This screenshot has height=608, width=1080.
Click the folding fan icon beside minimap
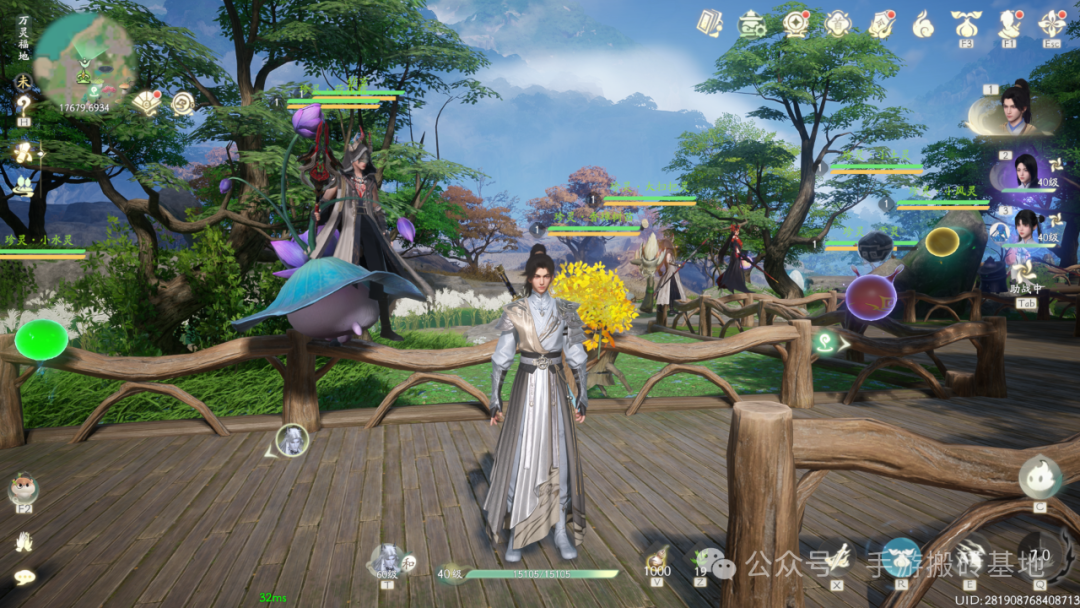pos(147,102)
